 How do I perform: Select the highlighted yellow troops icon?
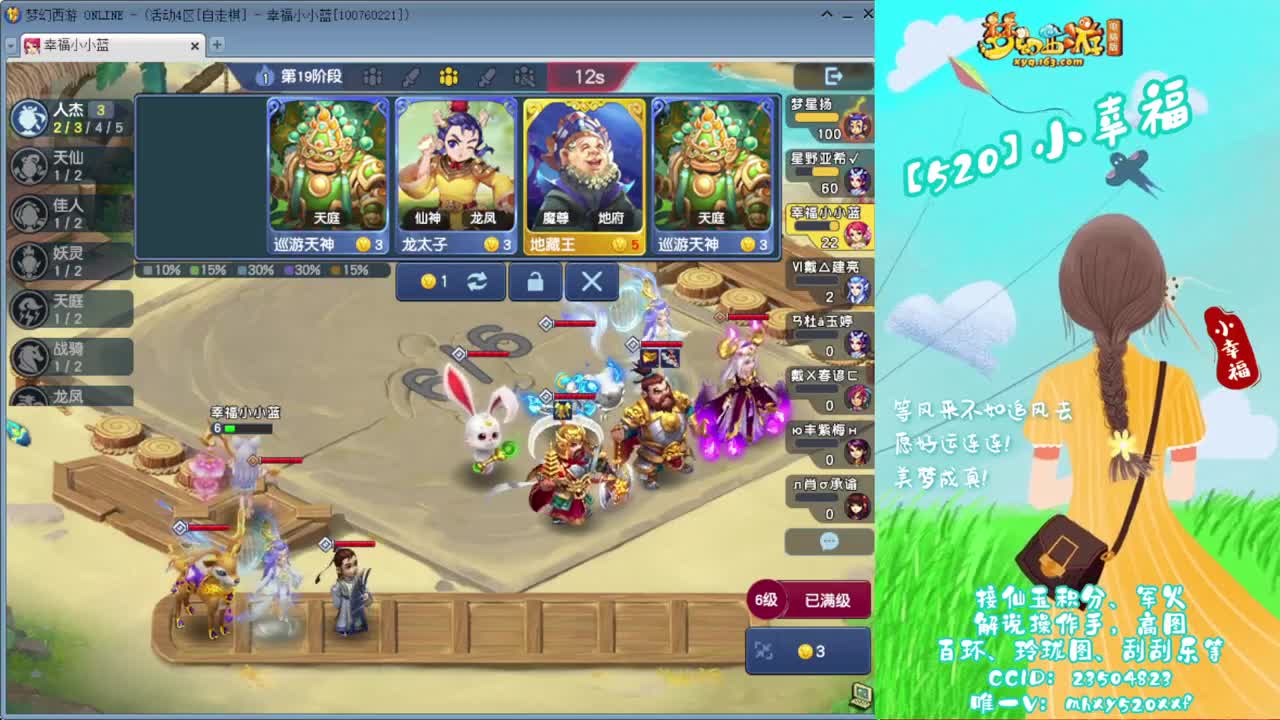tap(447, 77)
